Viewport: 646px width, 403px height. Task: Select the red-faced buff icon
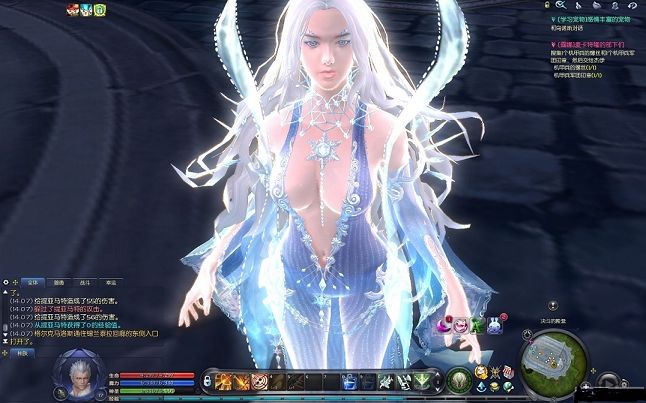pos(72,10)
